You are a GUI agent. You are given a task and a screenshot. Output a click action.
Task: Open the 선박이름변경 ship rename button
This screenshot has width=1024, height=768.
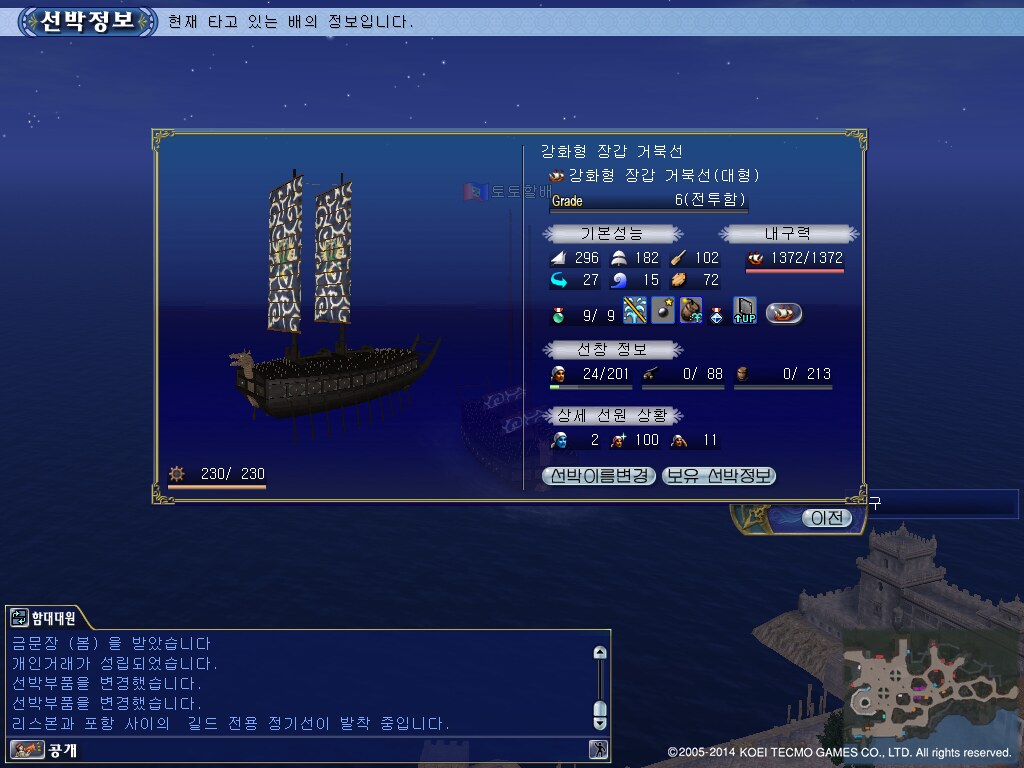tap(599, 476)
